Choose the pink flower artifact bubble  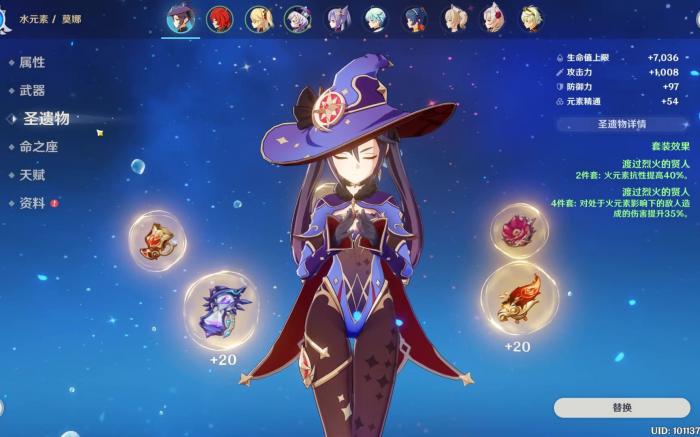tap(519, 230)
